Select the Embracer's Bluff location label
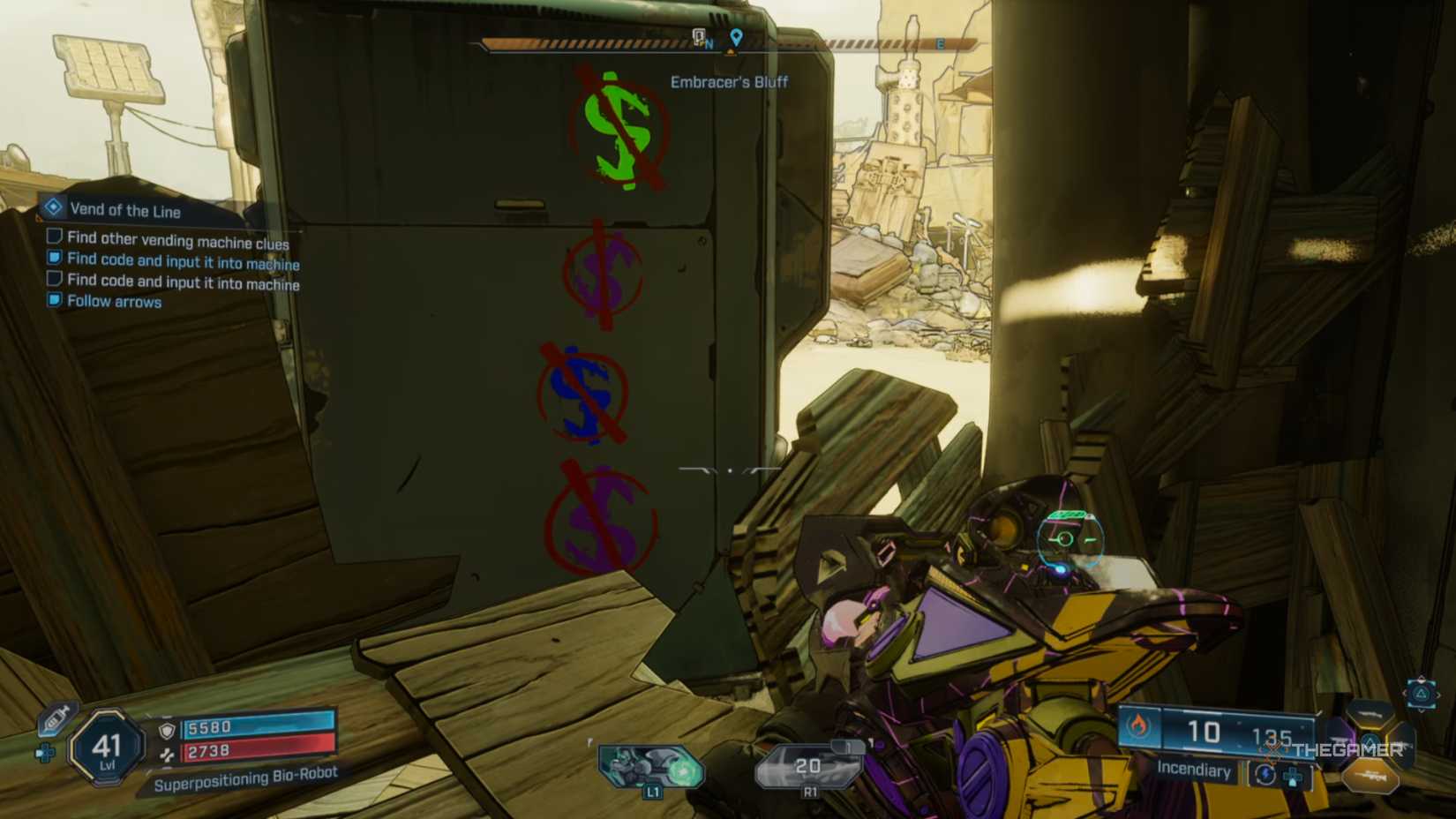1456x819 pixels. click(x=729, y=82)
